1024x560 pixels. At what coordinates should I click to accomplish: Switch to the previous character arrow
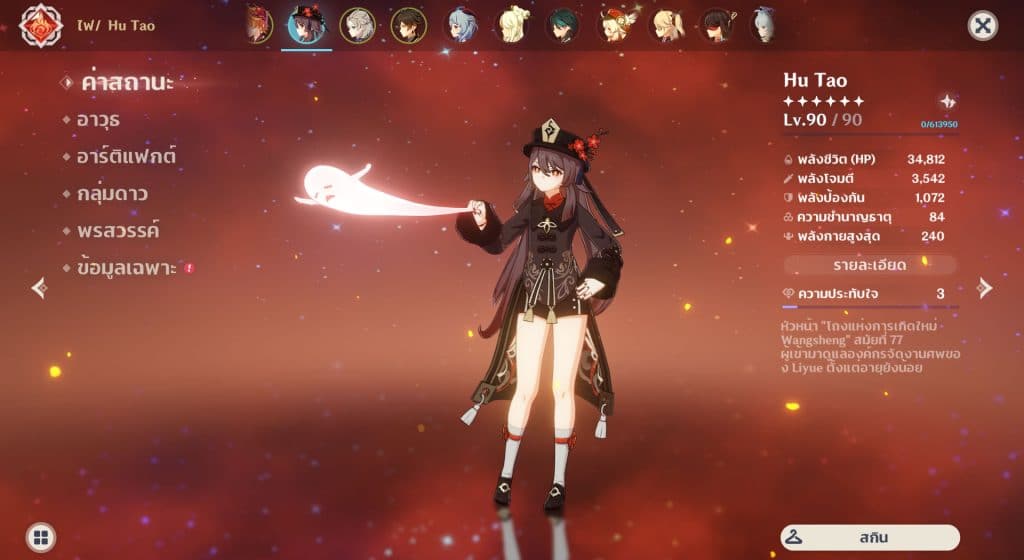point(39,288)
